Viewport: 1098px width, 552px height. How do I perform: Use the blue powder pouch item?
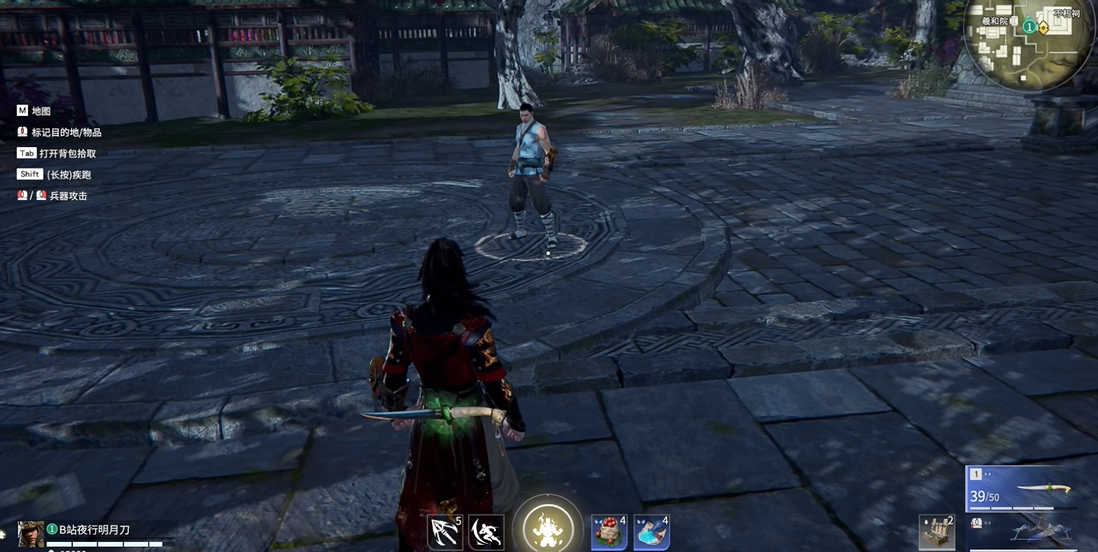(651, 532)
